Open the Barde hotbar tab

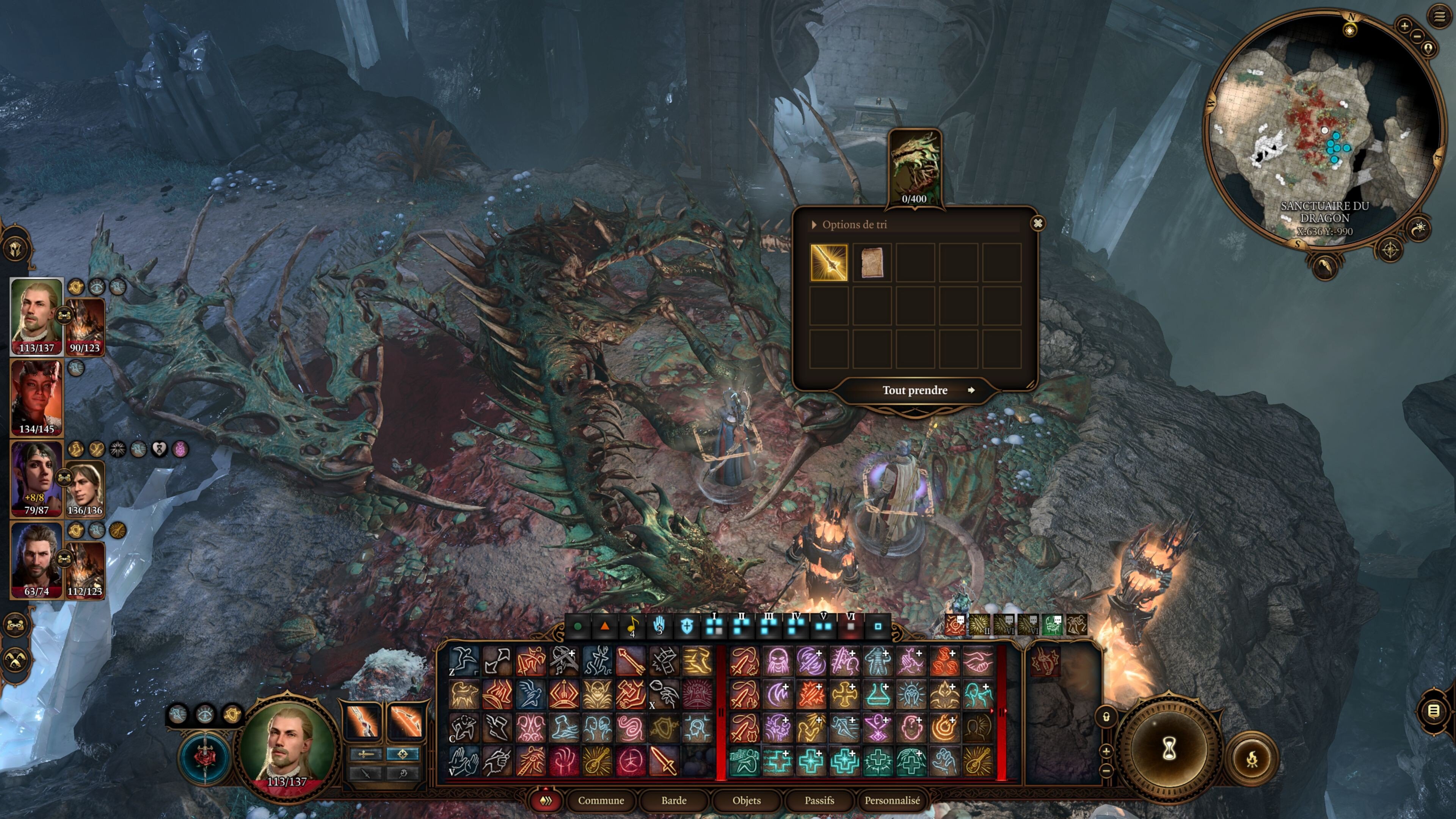click(674, 800)
